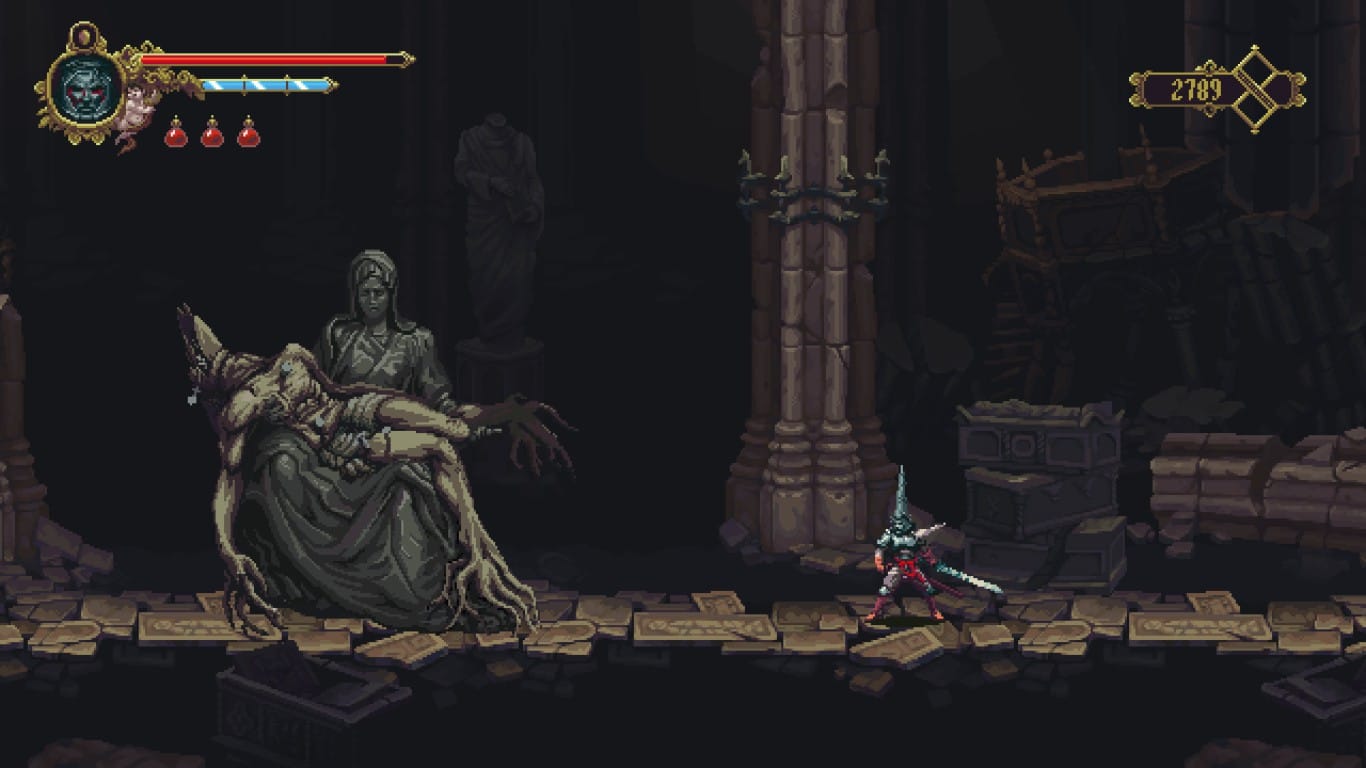This screenshot has width=1366, height=768.
Task: Select the Penitent One character sprite
Action: pos(905,570)
